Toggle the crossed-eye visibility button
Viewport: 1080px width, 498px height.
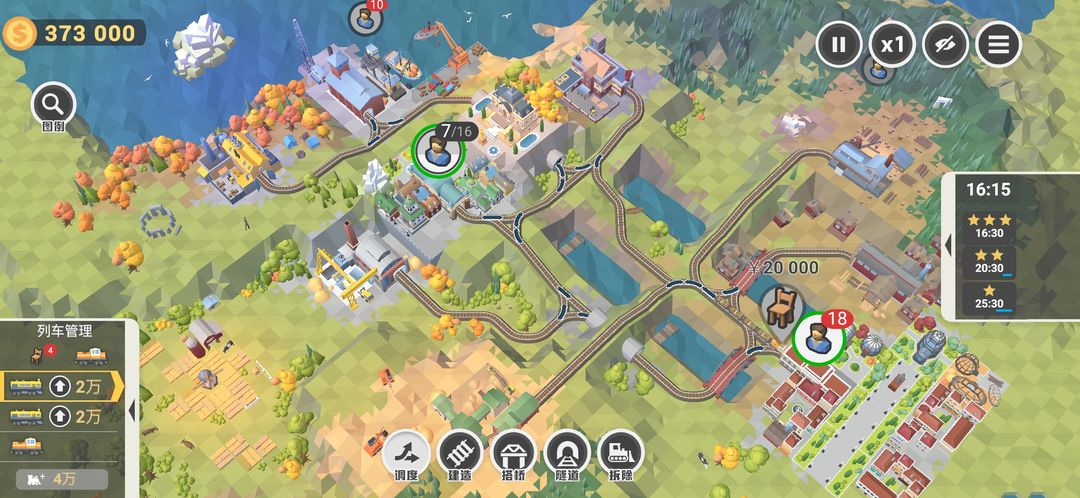pos(945,44)
